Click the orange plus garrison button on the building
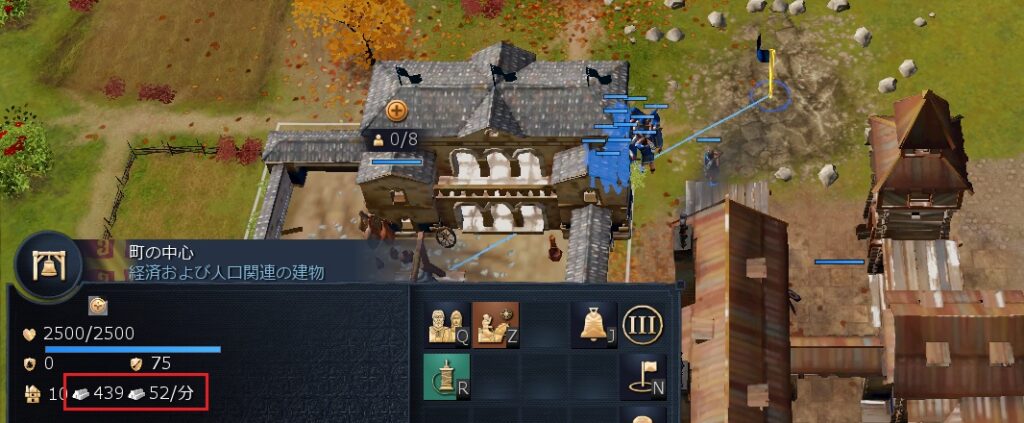 coord(397,111)
